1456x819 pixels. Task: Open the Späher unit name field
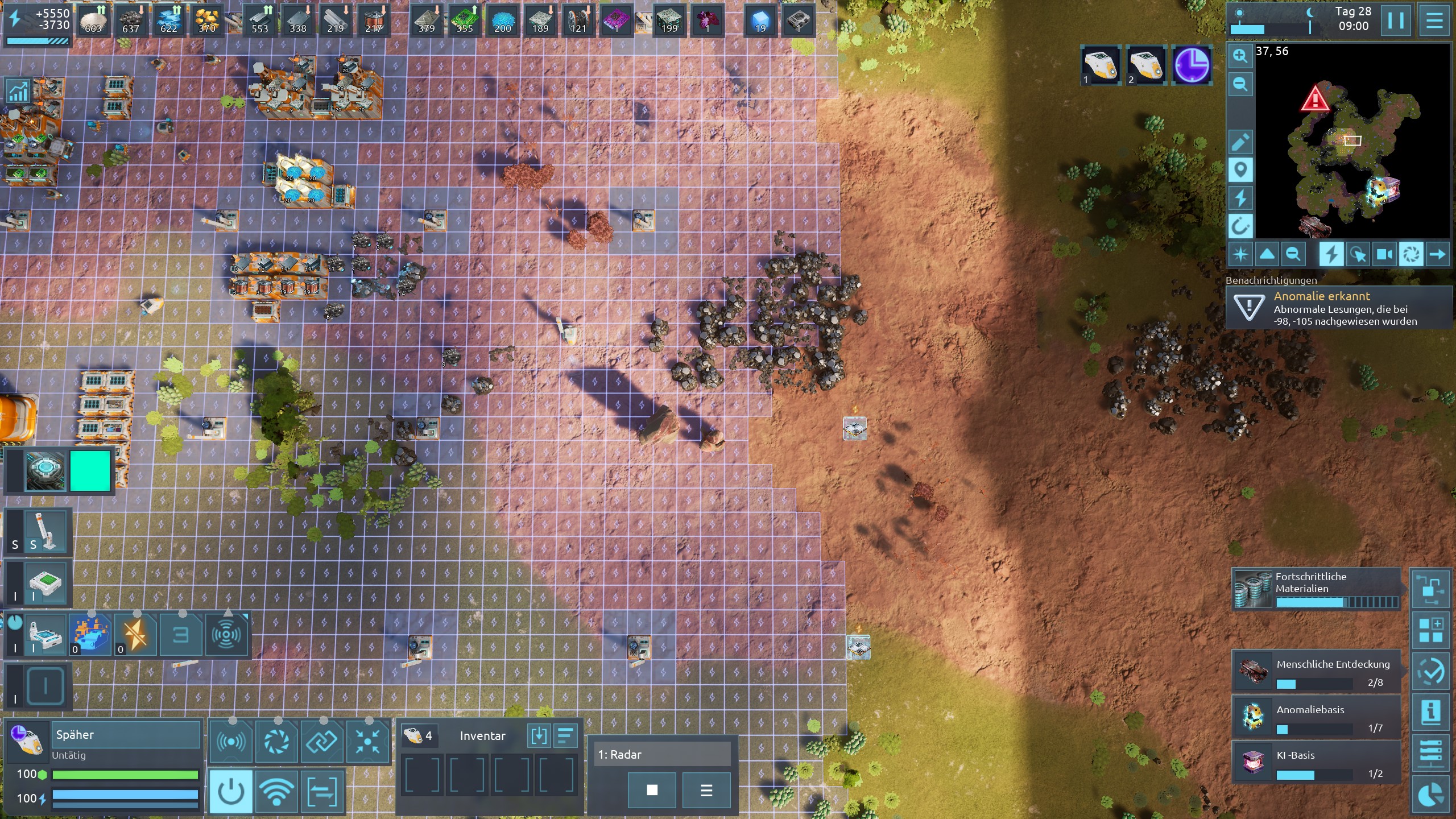tap(126, 734)
